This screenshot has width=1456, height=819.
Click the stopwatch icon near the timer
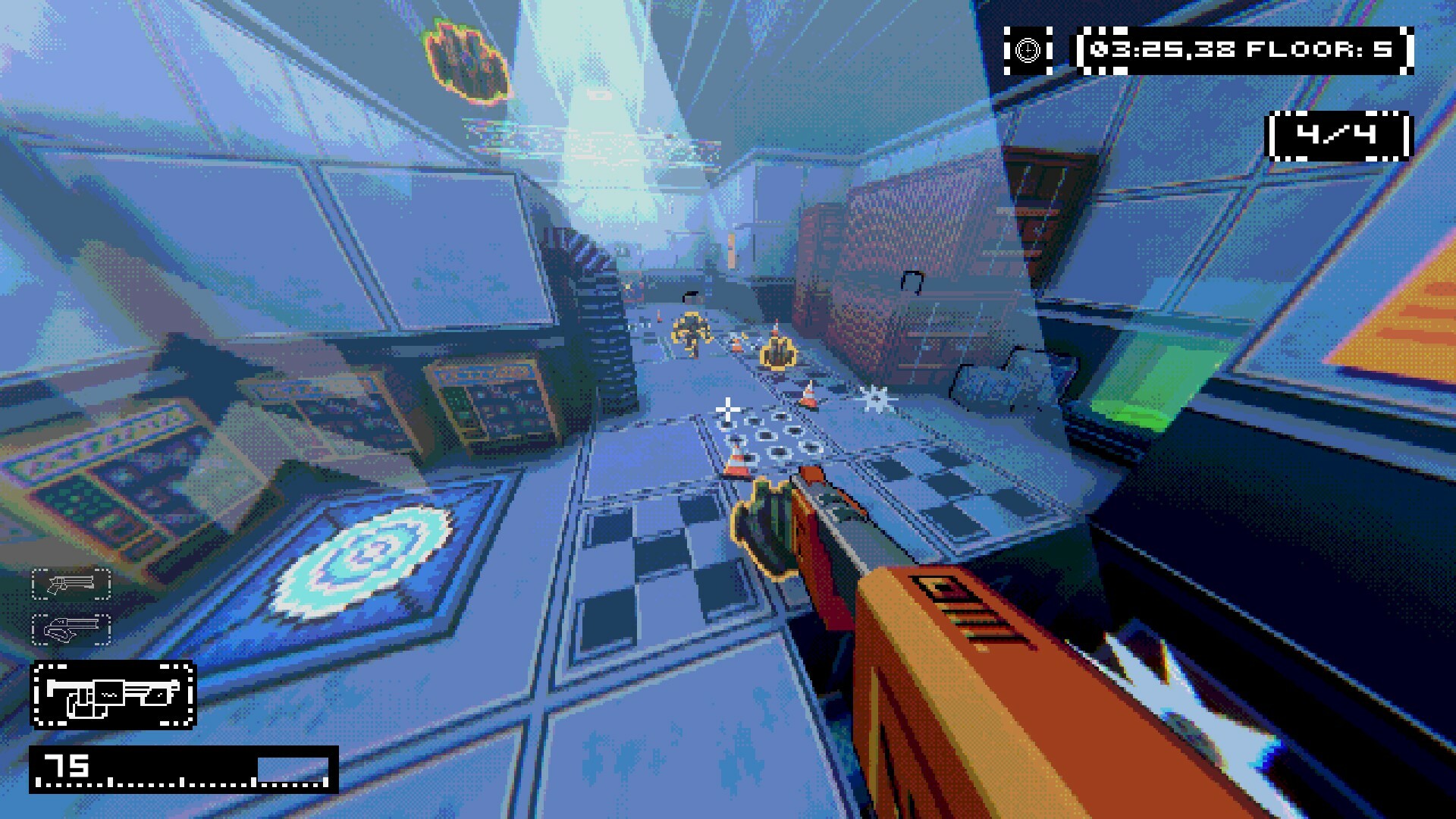click(x=1028, y=50)
